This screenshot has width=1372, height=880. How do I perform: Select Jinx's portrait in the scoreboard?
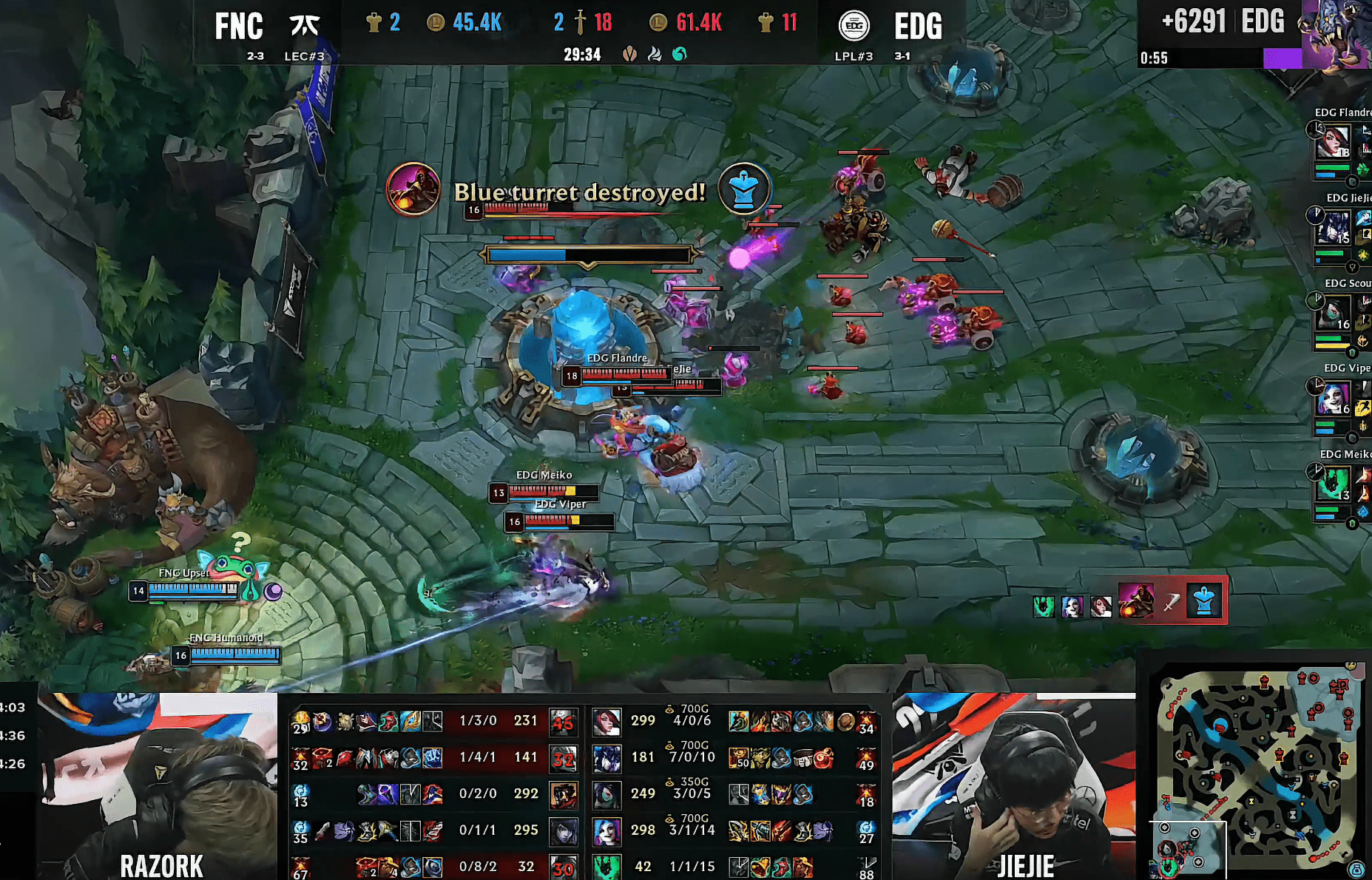pos(606,831)
